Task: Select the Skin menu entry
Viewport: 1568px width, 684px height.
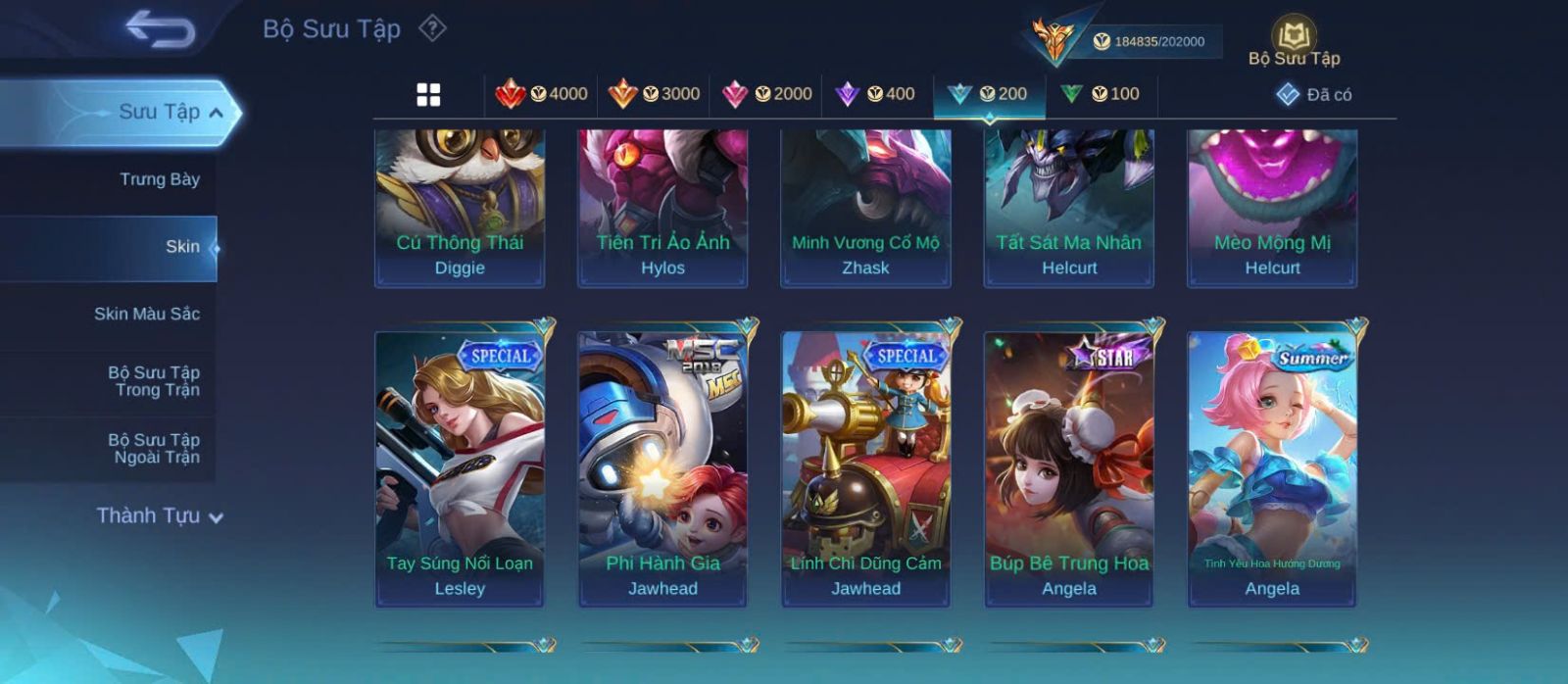Action: pos(182,247)
